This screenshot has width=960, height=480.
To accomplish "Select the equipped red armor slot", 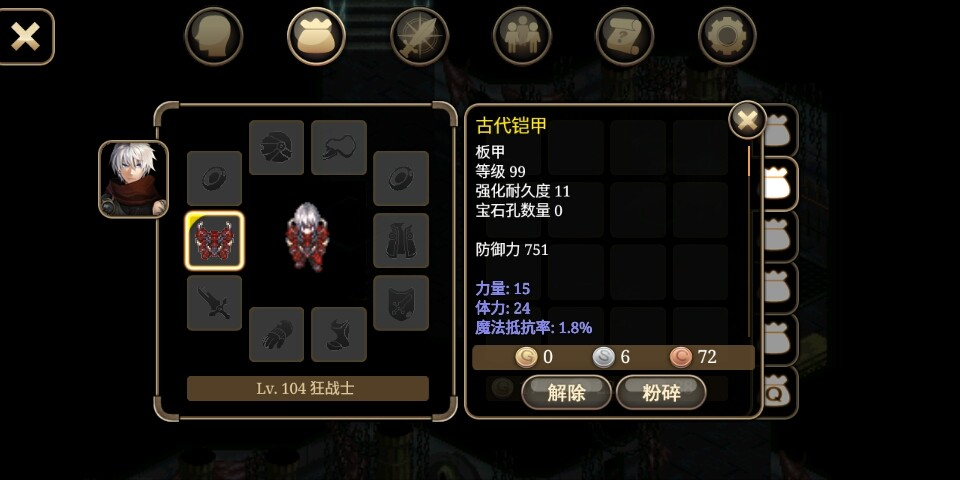I will click(214, 241).
